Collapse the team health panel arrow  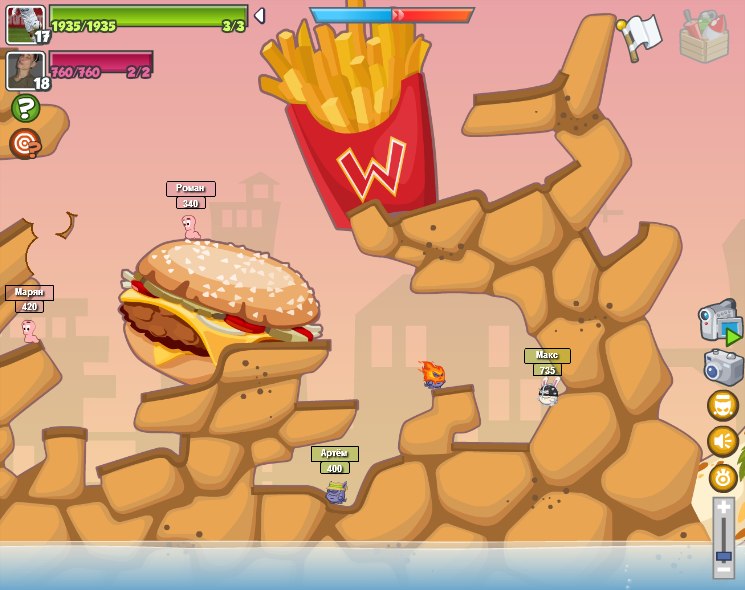tap(259, 16)
